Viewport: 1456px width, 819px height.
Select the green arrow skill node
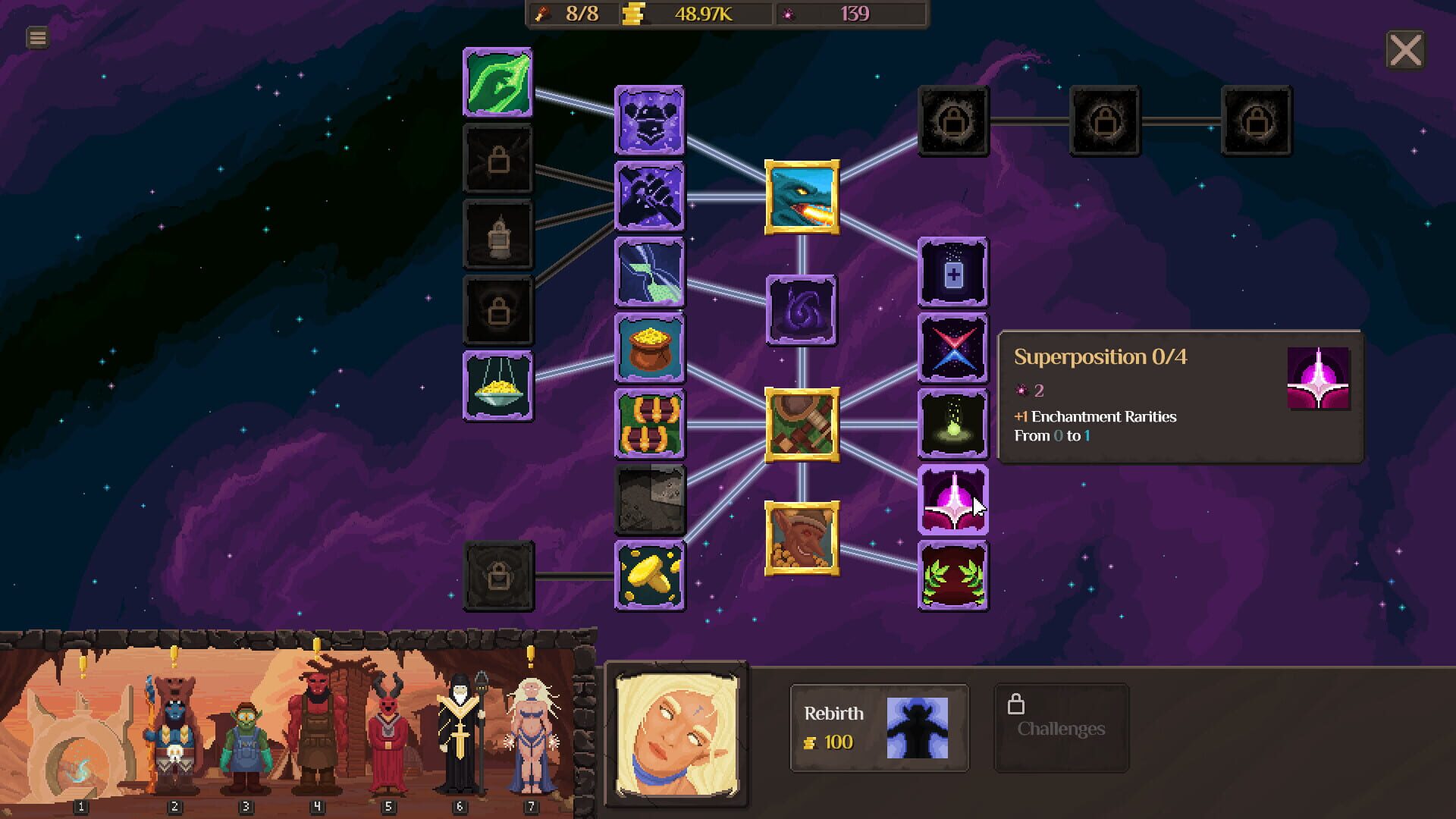click(497, 83)
